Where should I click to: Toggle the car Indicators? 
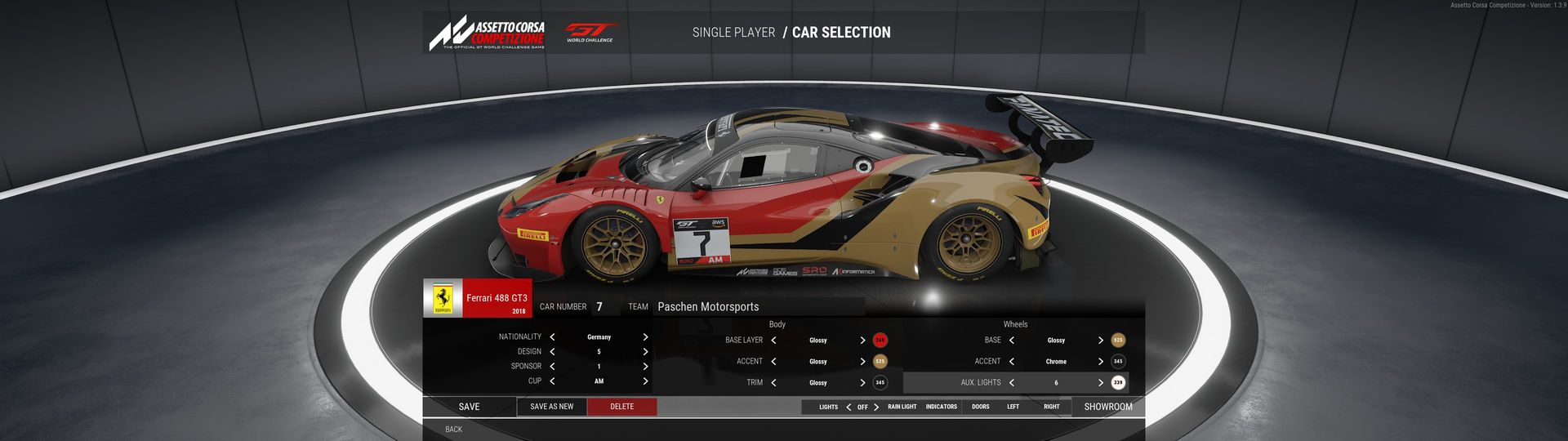point(941,407)
